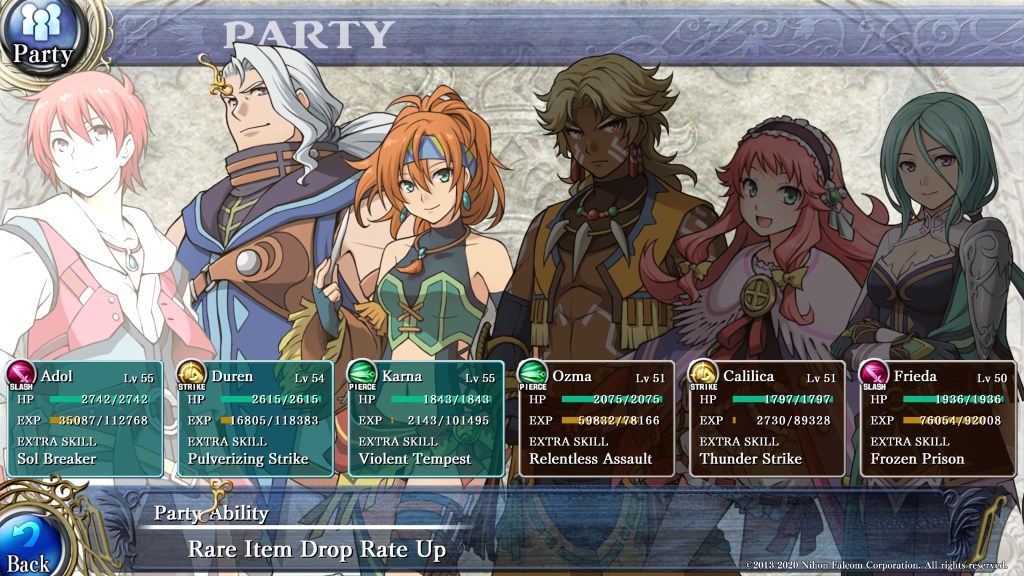Screen dimensions: 1024x576
Task: Choose Duren's status panel
Action: point(255,418)
